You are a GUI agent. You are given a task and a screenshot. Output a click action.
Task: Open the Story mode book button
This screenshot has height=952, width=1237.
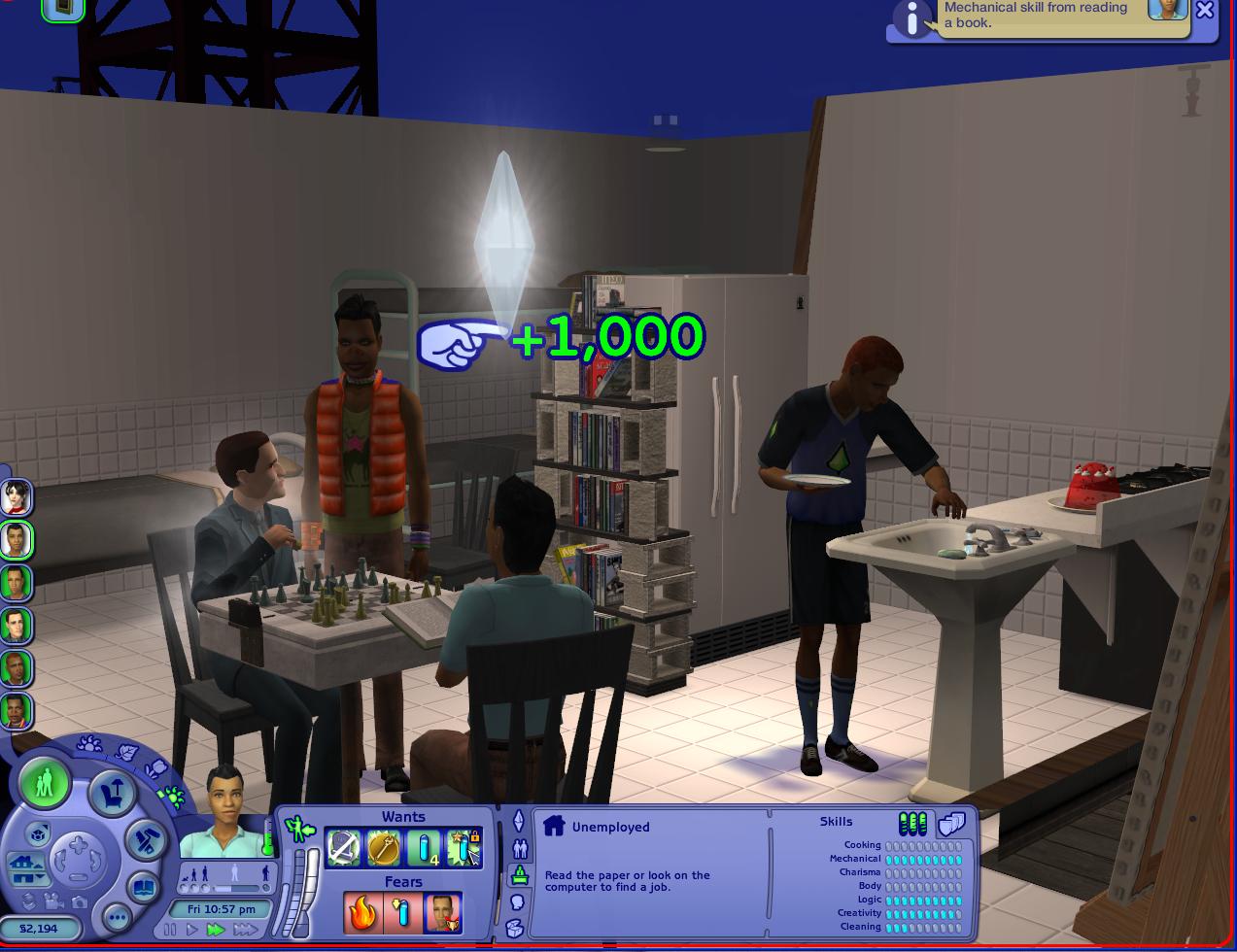tap(143, 887)
